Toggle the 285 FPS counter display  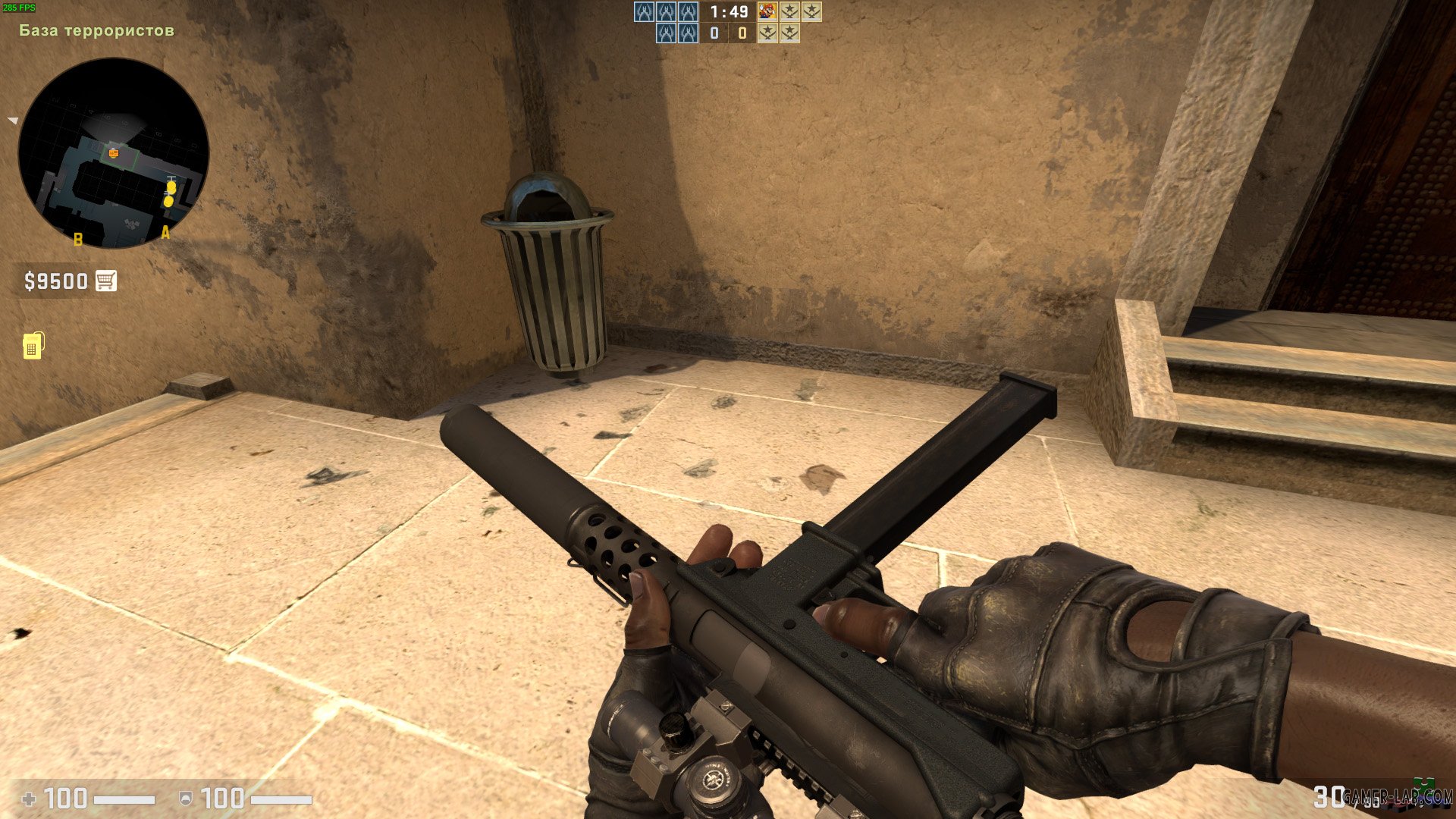[x=19, y=6]
